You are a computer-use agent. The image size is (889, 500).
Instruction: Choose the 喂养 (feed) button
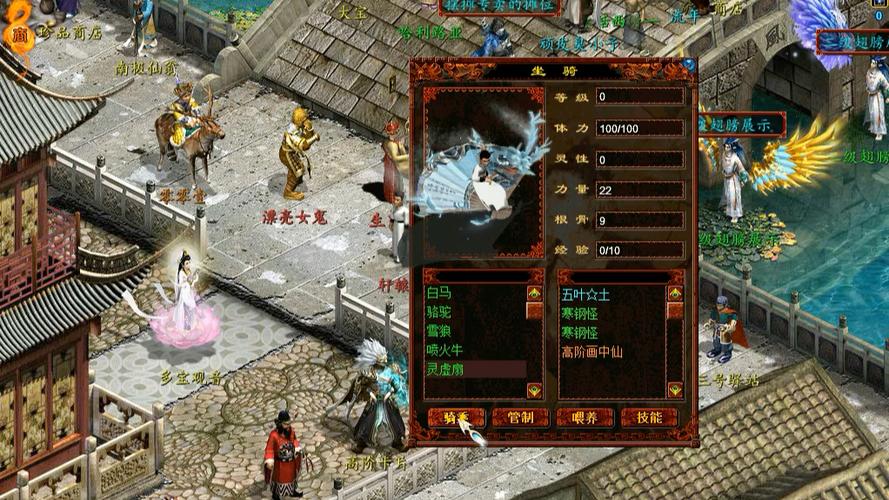tap(585, 417)
